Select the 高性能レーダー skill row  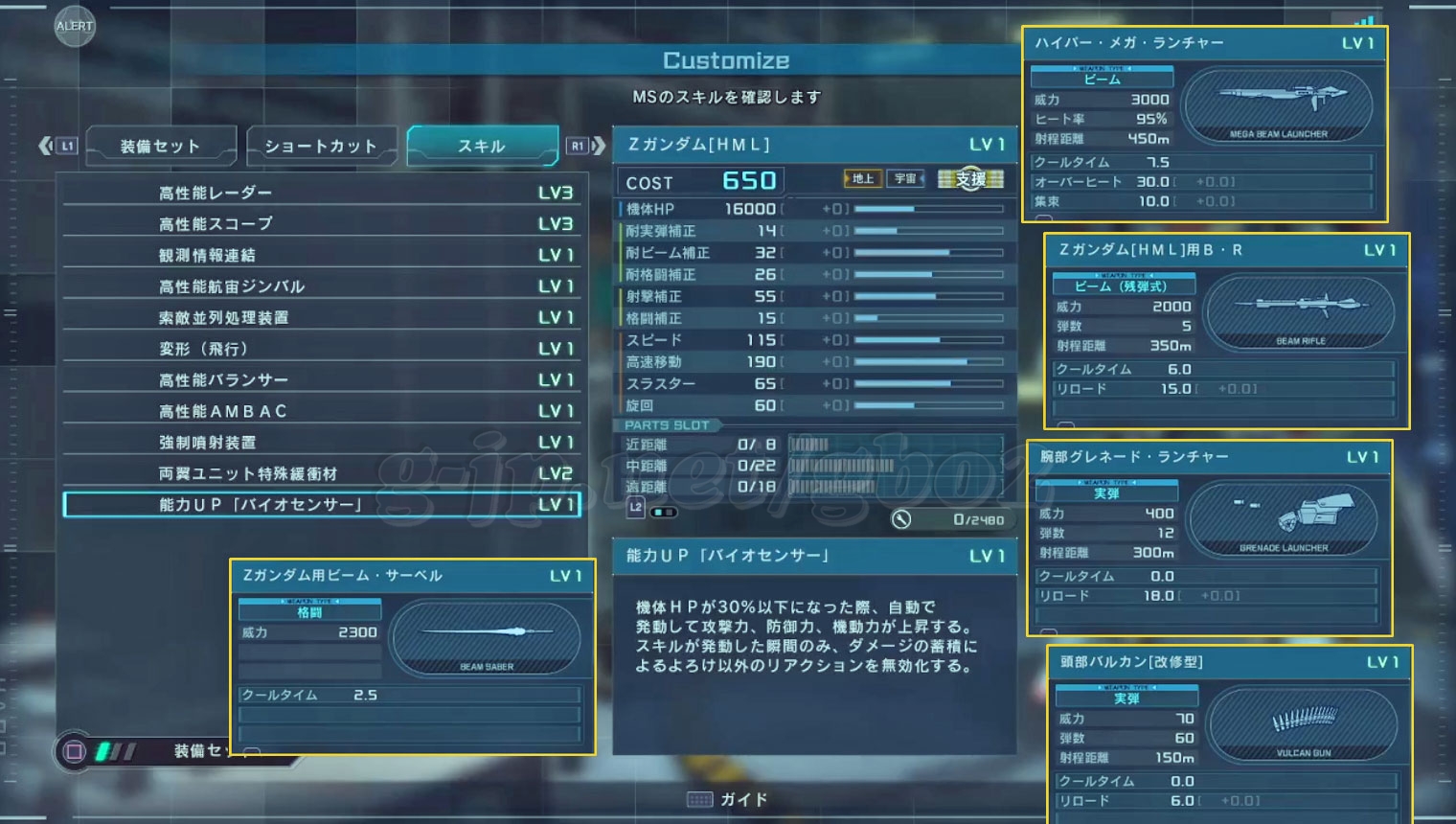[x=322, y=193]
